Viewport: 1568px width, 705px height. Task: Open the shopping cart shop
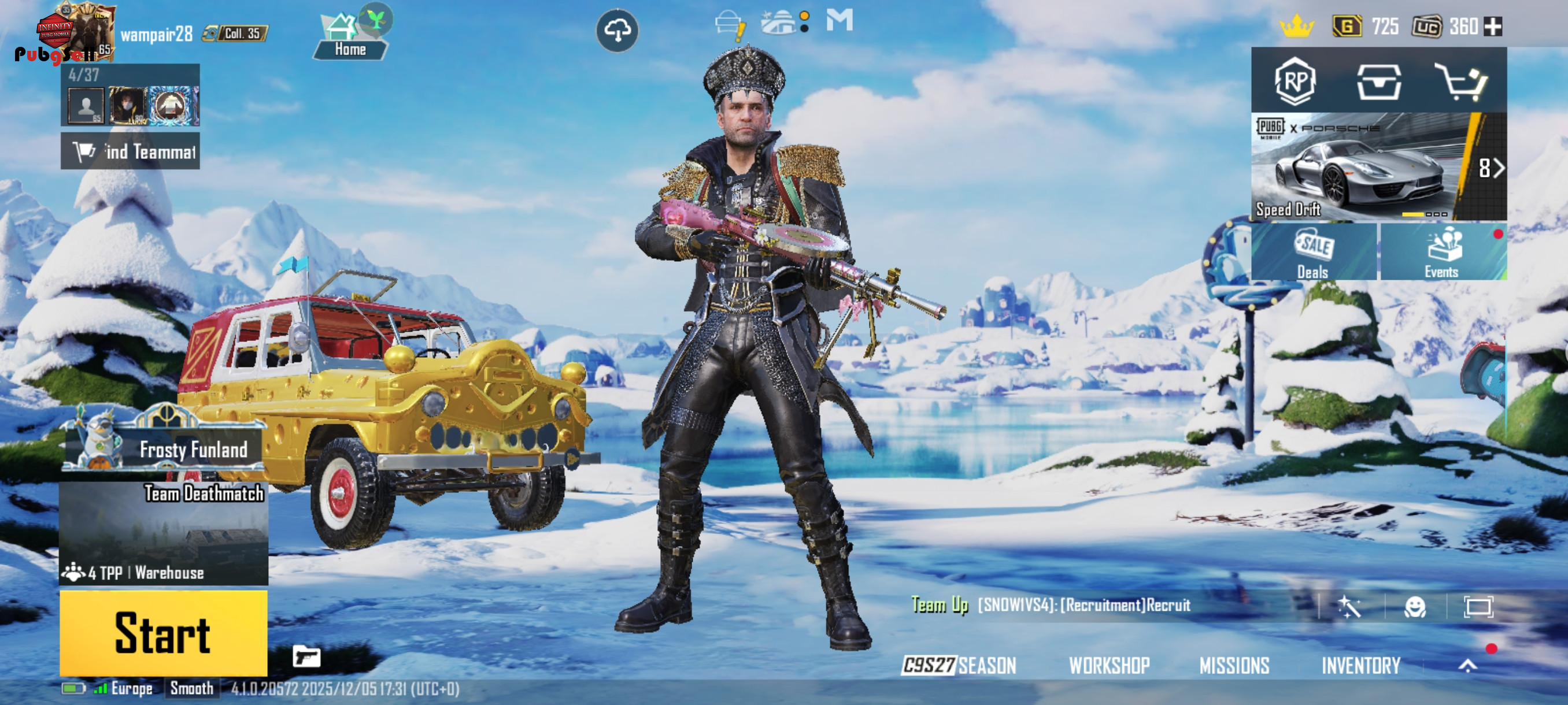pos(1462,81)
